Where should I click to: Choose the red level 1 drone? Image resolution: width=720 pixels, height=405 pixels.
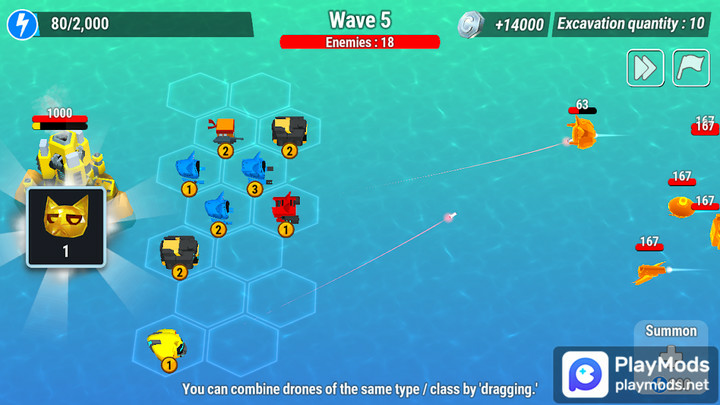click(x=286, y=209)
